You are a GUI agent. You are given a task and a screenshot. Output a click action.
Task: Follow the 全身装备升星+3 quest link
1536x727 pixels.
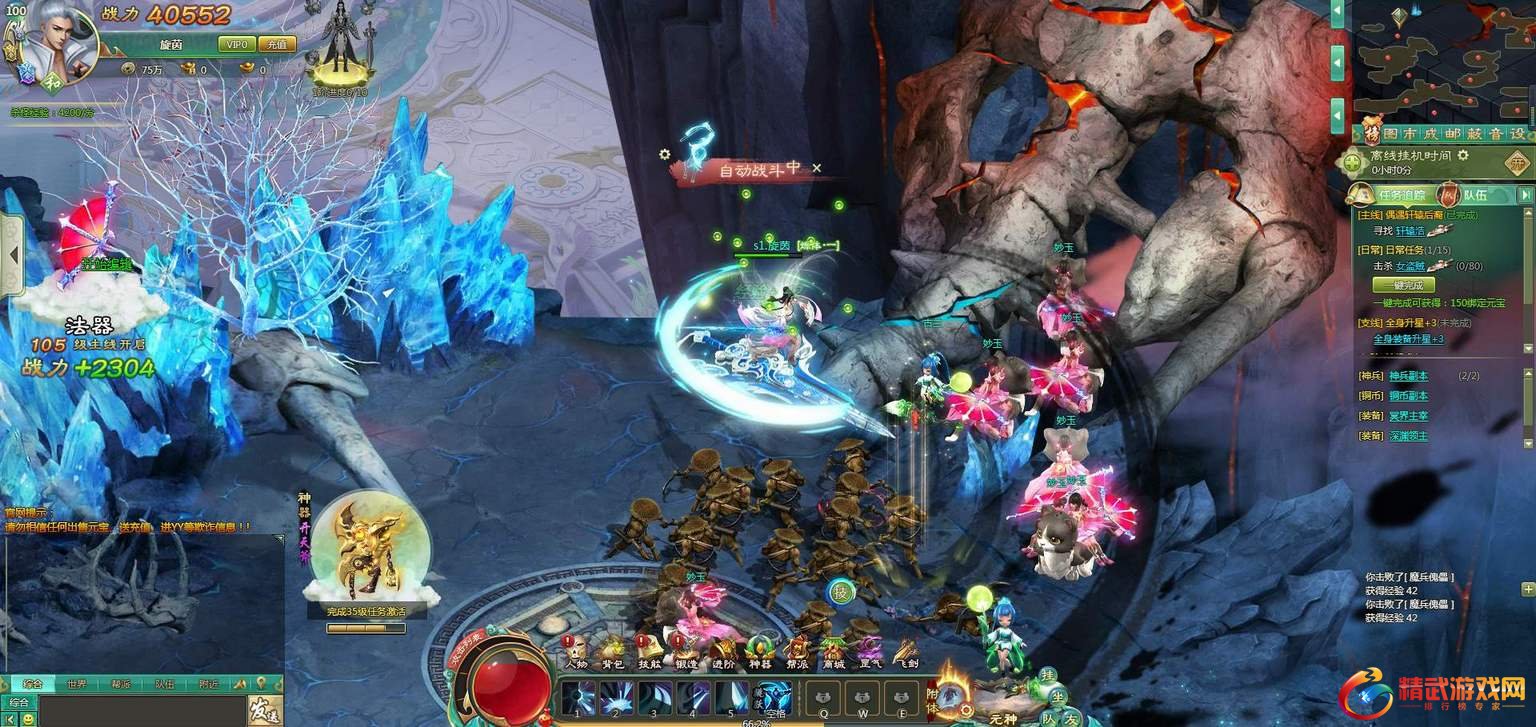(x=1408, y=339)
